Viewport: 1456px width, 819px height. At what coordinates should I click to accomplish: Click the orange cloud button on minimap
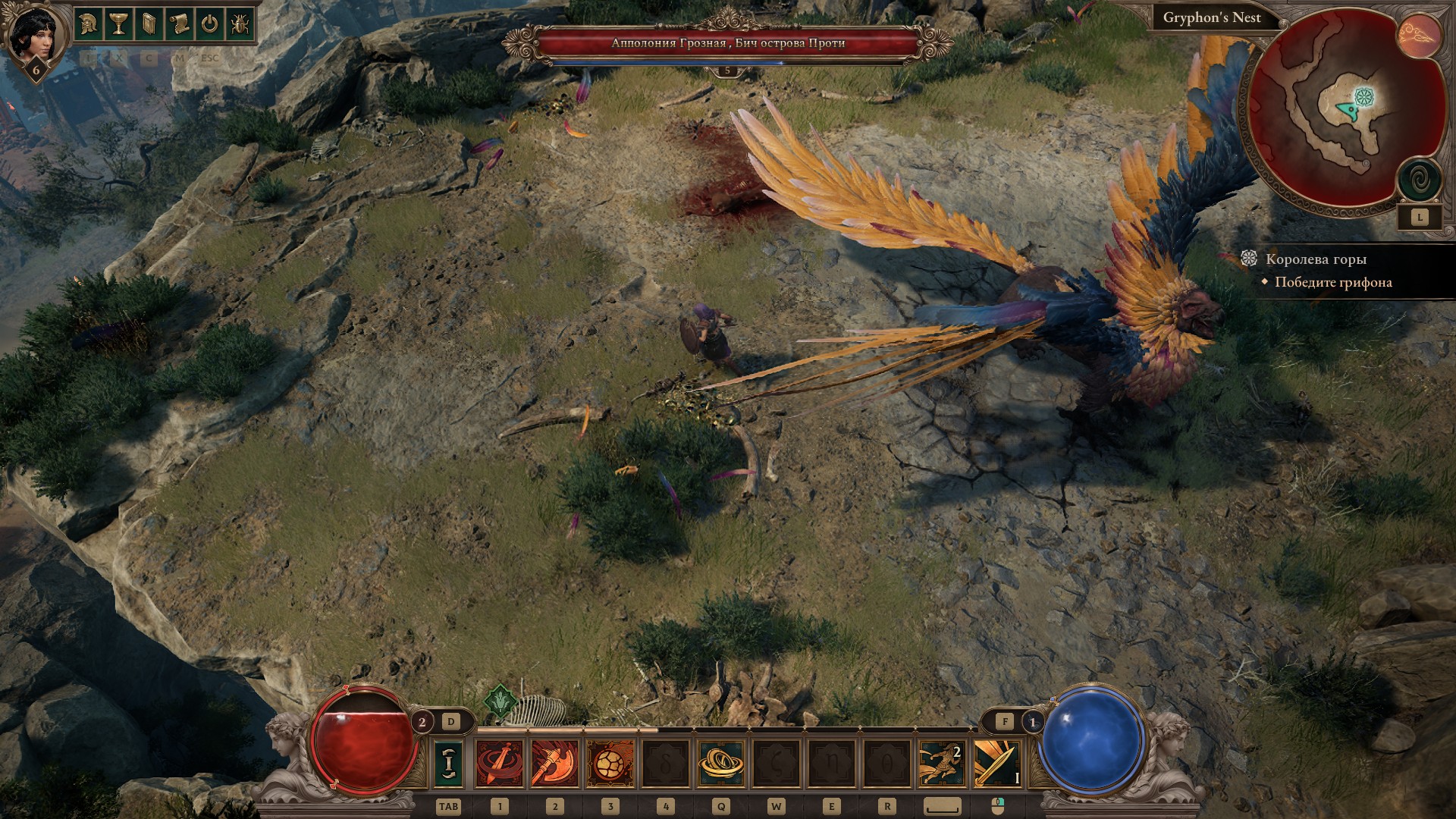(x=1419, y=36)
